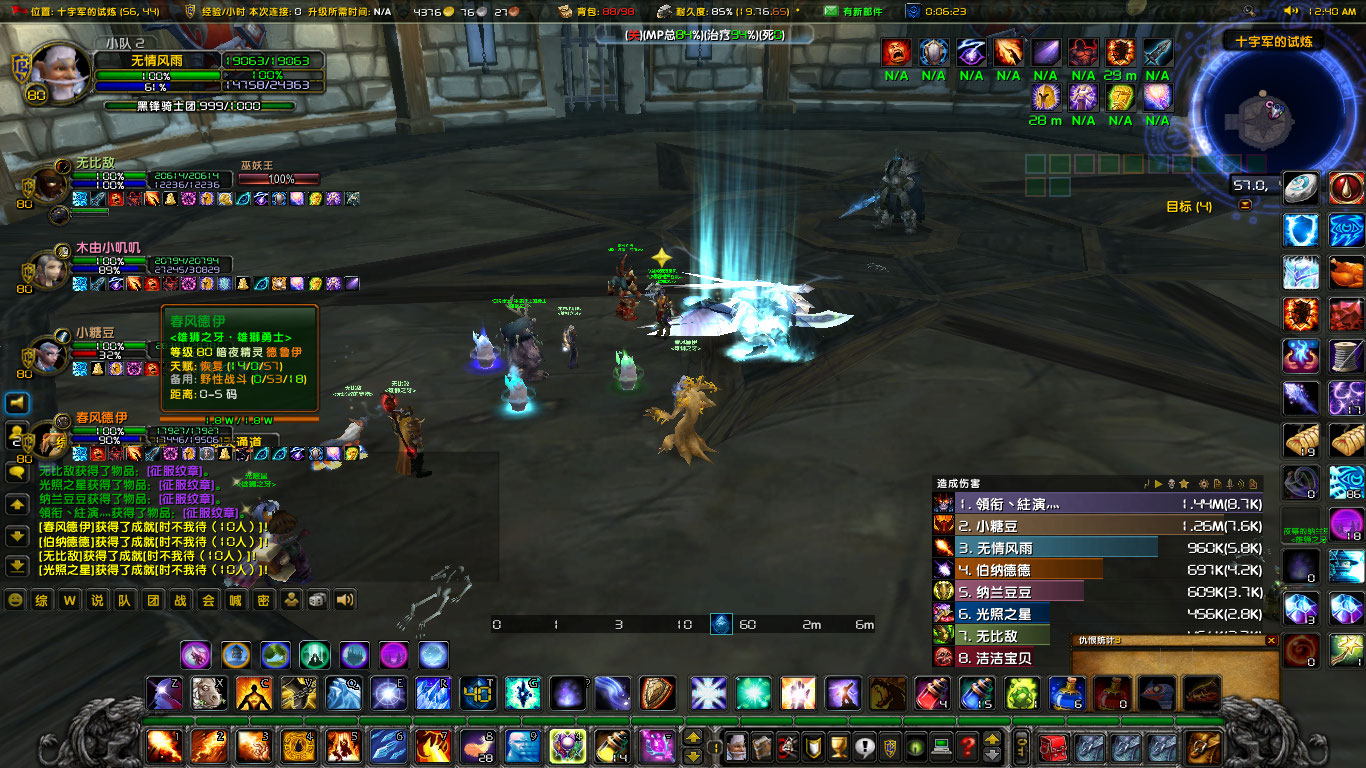This screenshot has width=1366, height=768.
Task: Click the smiley emote icon in the chat bar
Action: point(15,599)
